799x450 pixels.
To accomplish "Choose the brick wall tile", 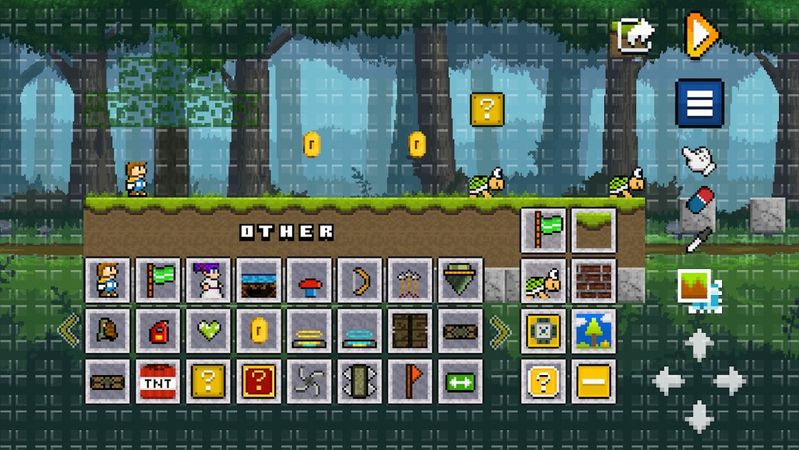I will (594, 281).
